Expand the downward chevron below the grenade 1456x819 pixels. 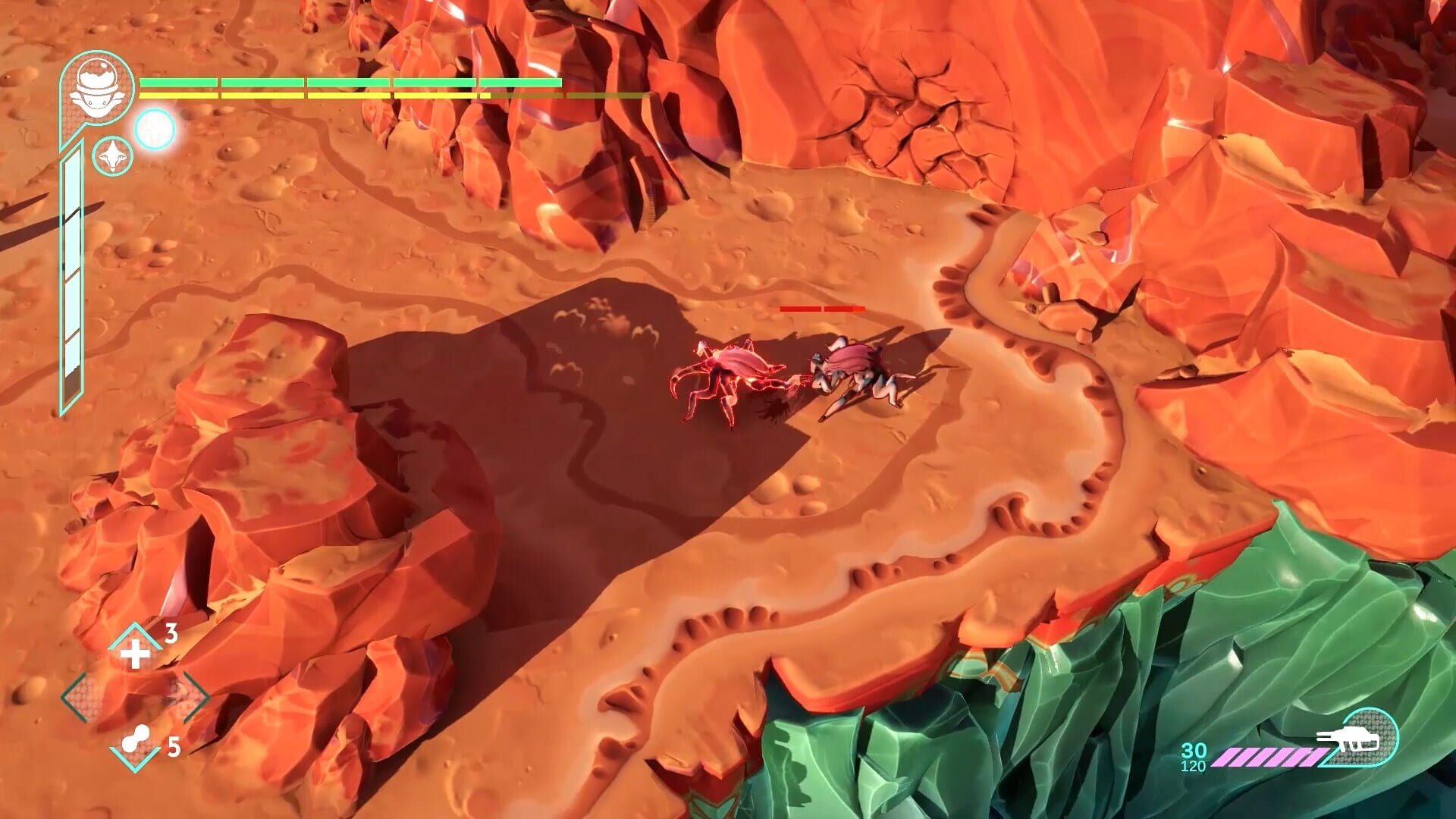coord(134,761)
